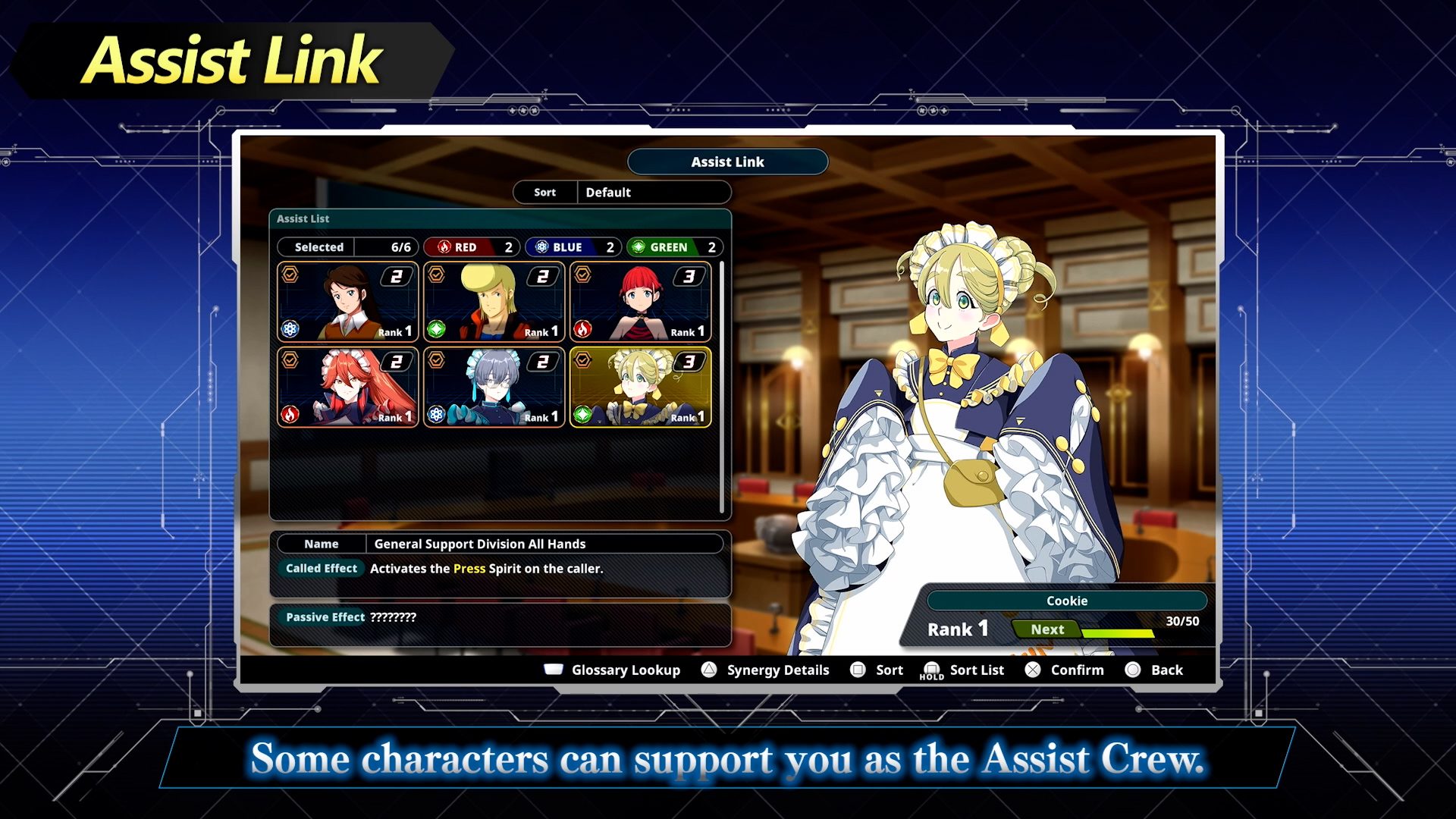Open the Glossary Lookup
The width and height of the screenshot is (1456, 819).
pos(613,670)
